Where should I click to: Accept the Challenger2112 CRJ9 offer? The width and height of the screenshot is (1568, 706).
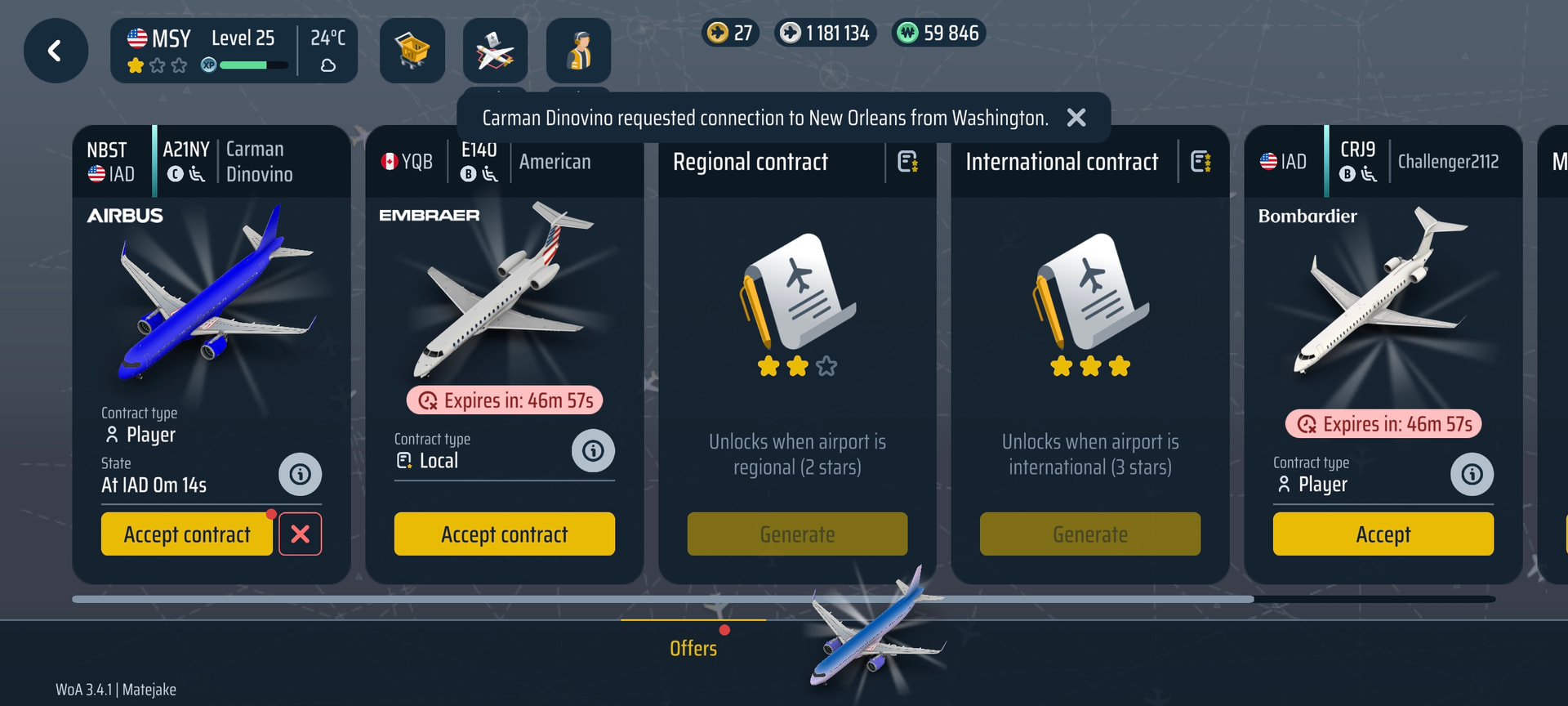point(1383,534)
